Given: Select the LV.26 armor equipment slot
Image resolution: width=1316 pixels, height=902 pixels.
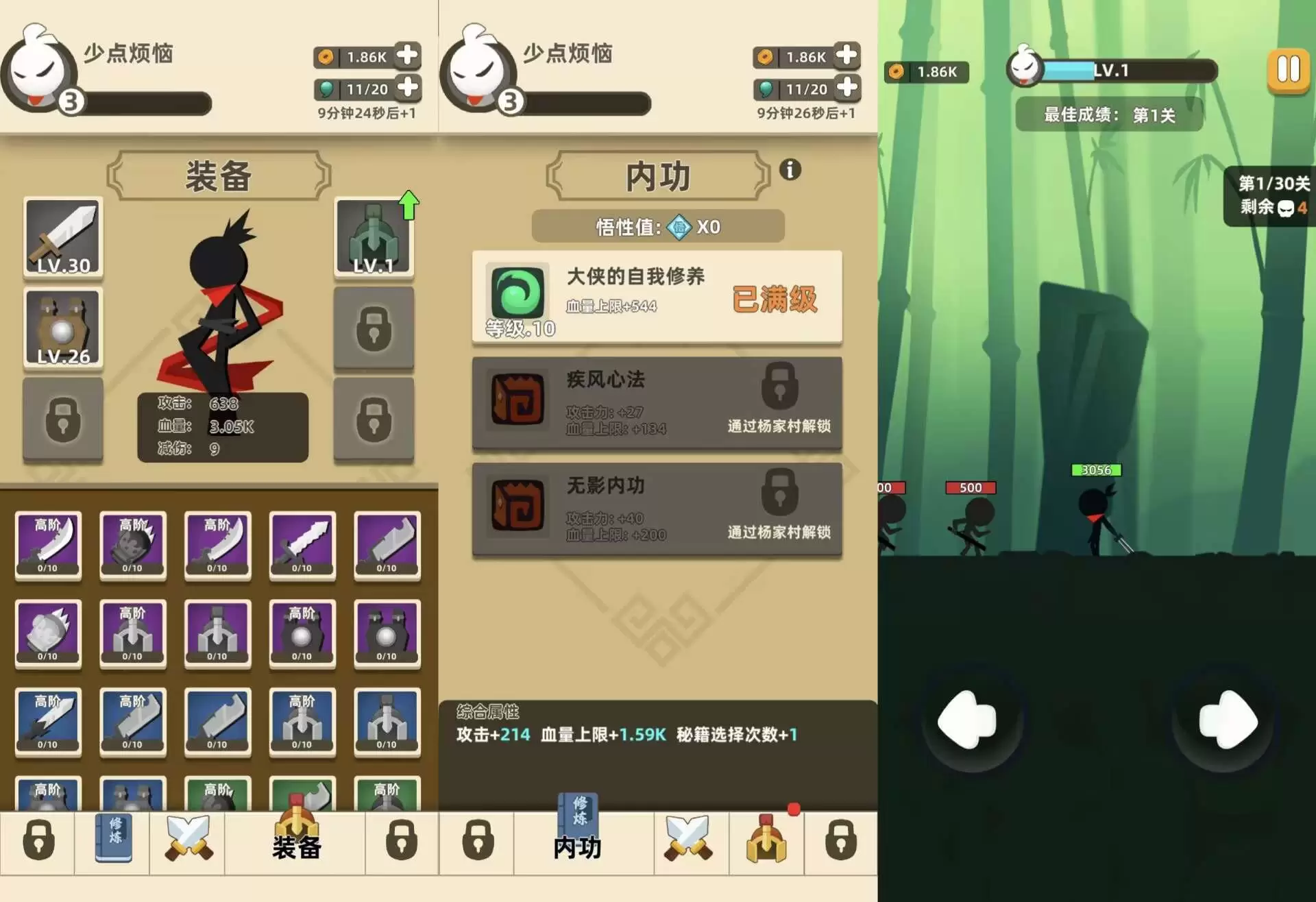Looking at the screenshot, I should [62, 329].
